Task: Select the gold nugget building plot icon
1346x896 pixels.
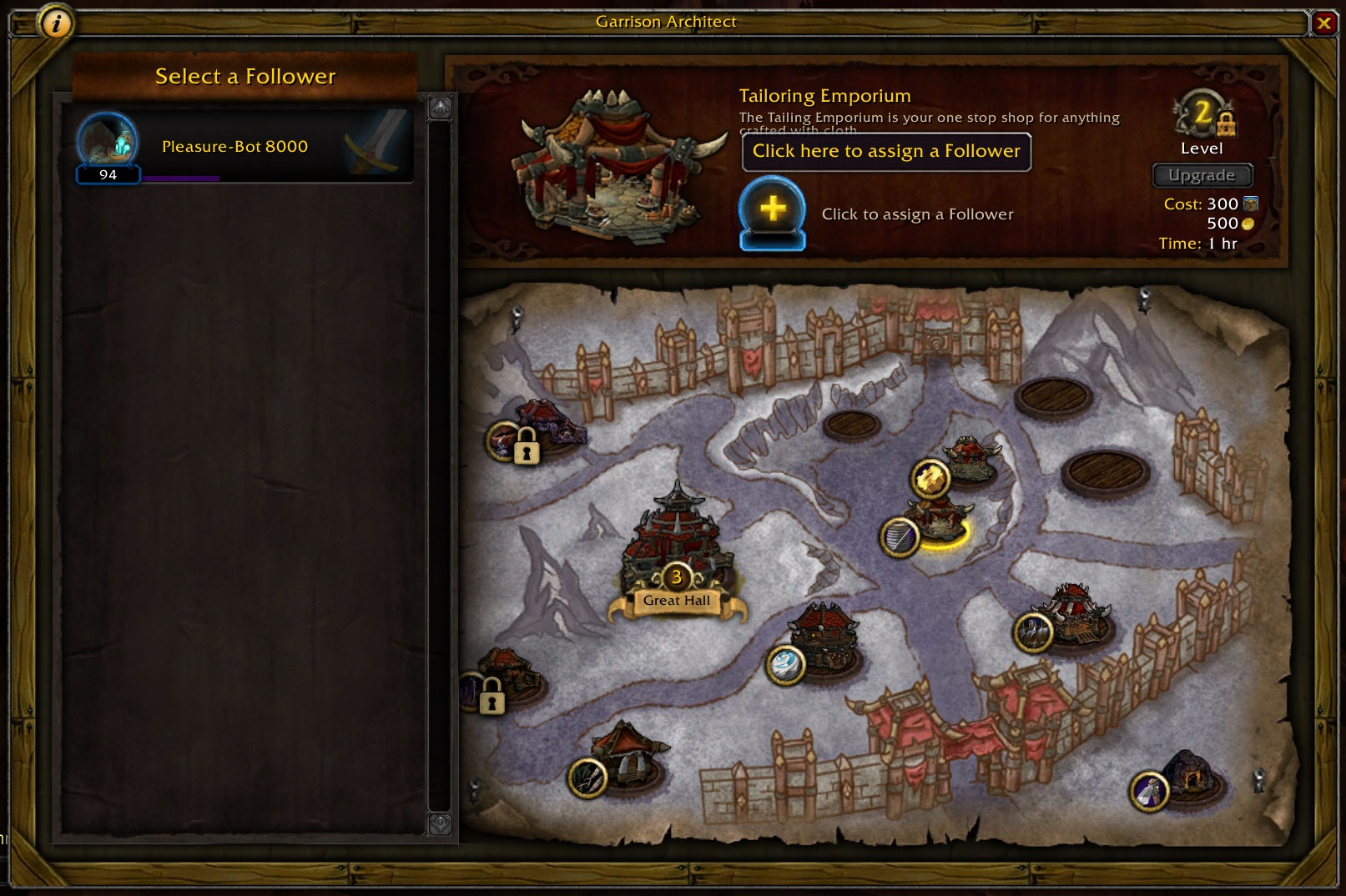Action: [930, 479]
